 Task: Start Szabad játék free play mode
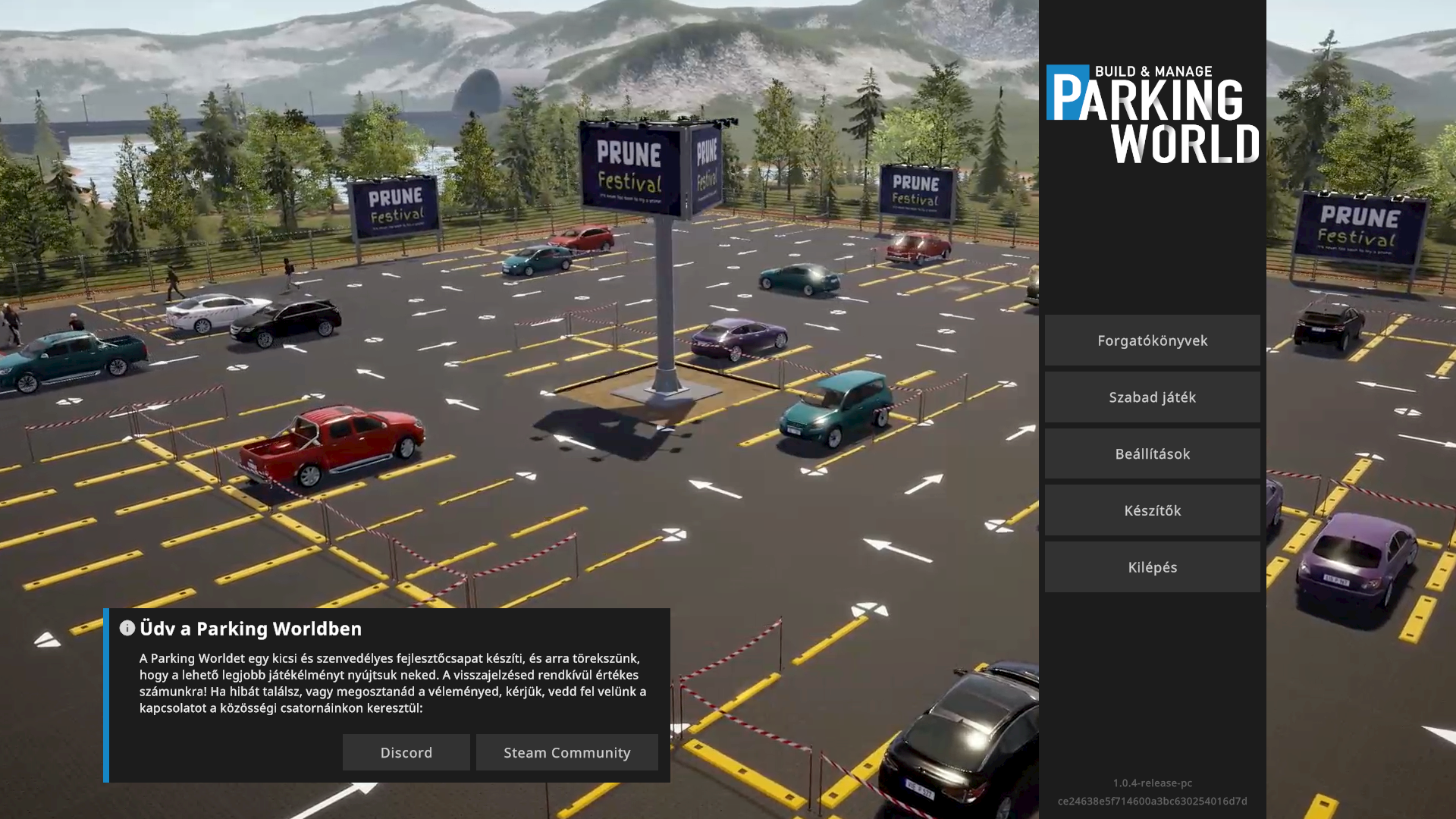click(1152, 397)
